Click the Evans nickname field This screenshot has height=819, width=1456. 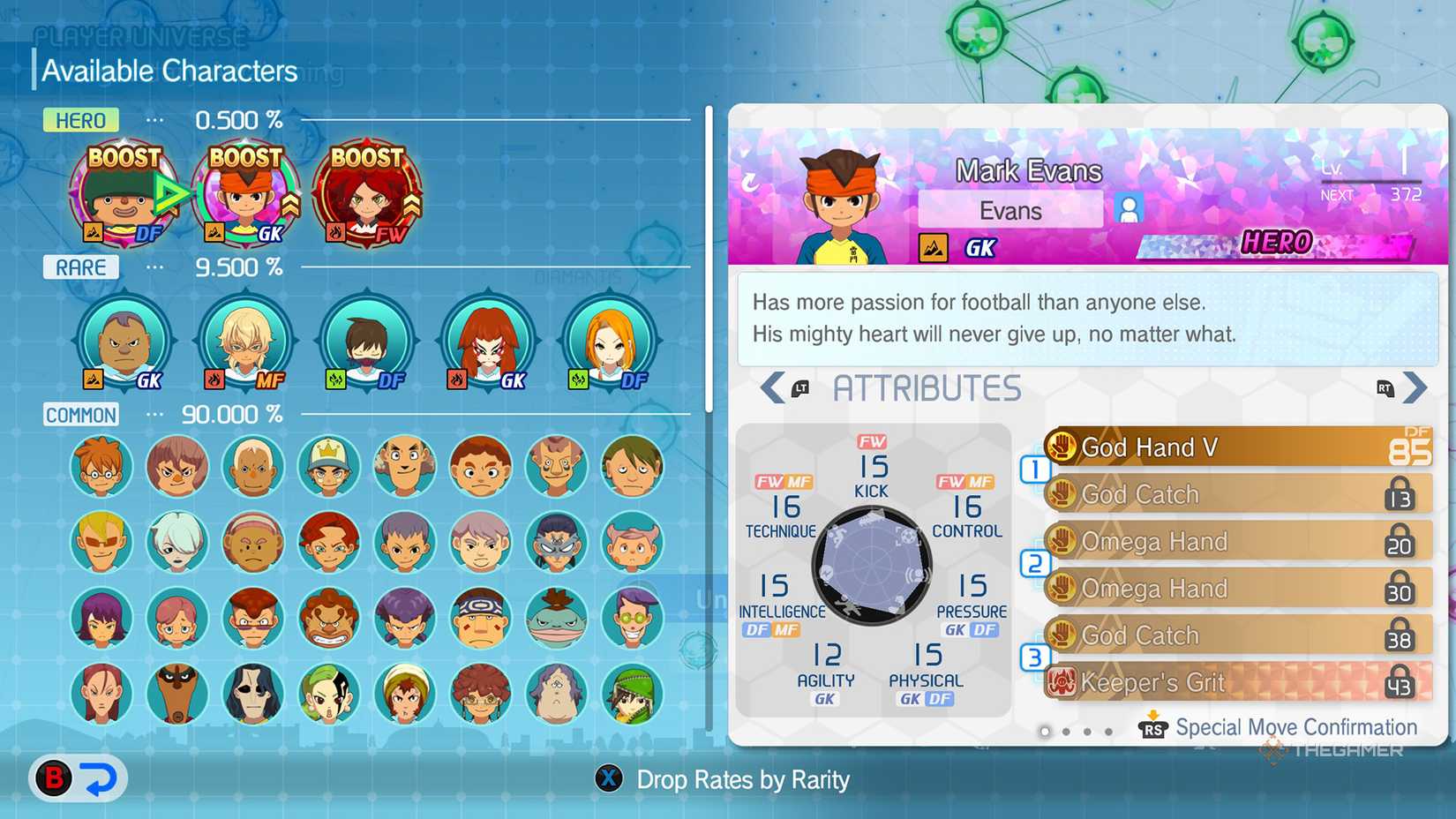pyautogui.click(x=1009, y=210)
